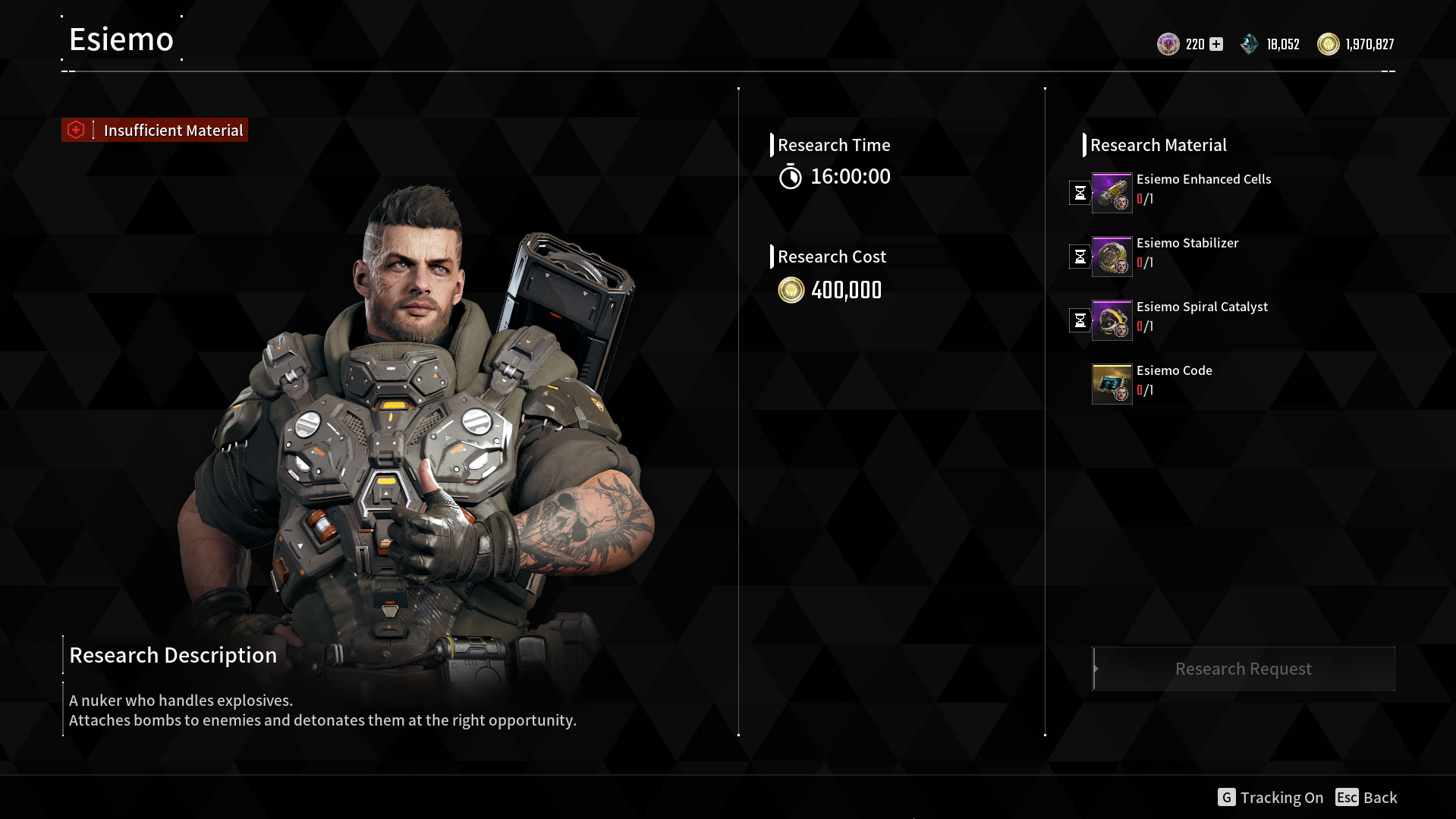Click the Research Request button
1456x819 pixels.
(1243, 669)
